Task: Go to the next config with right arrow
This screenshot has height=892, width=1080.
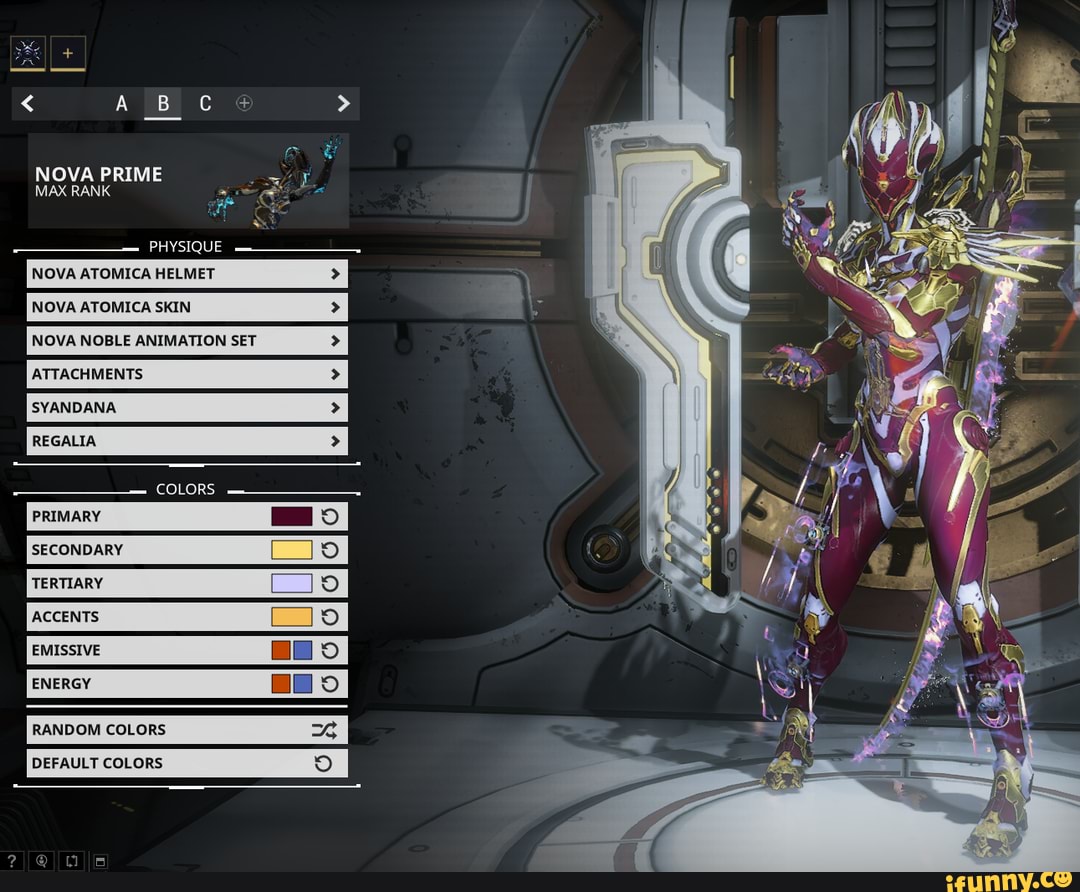Action: 343,103
